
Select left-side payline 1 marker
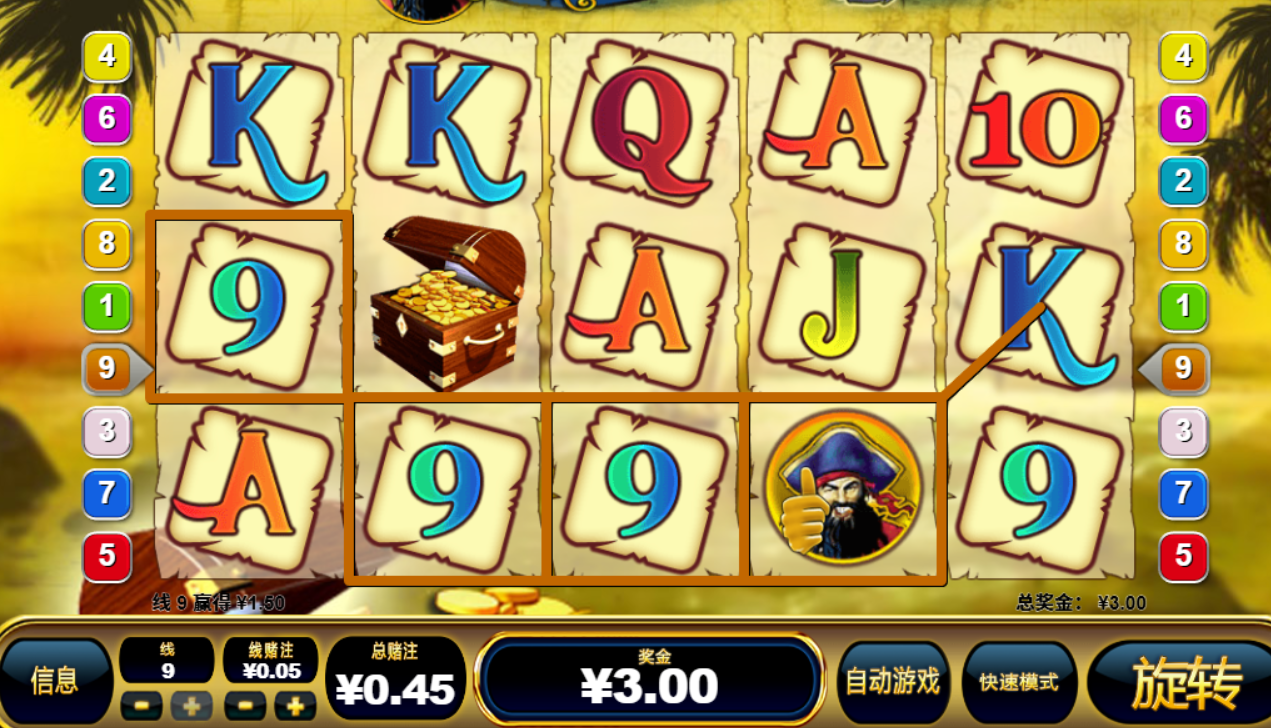pos(107,306)
